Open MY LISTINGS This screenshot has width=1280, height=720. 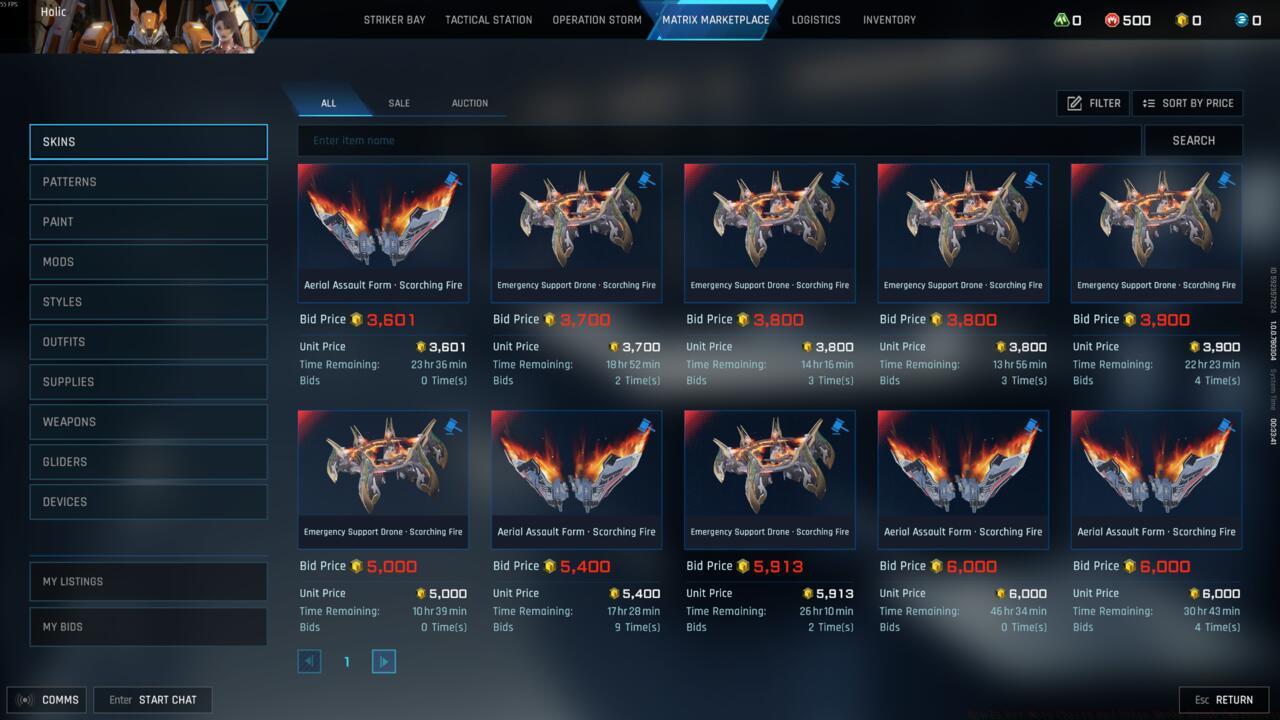pyautogui.click(x=148, y=581)
